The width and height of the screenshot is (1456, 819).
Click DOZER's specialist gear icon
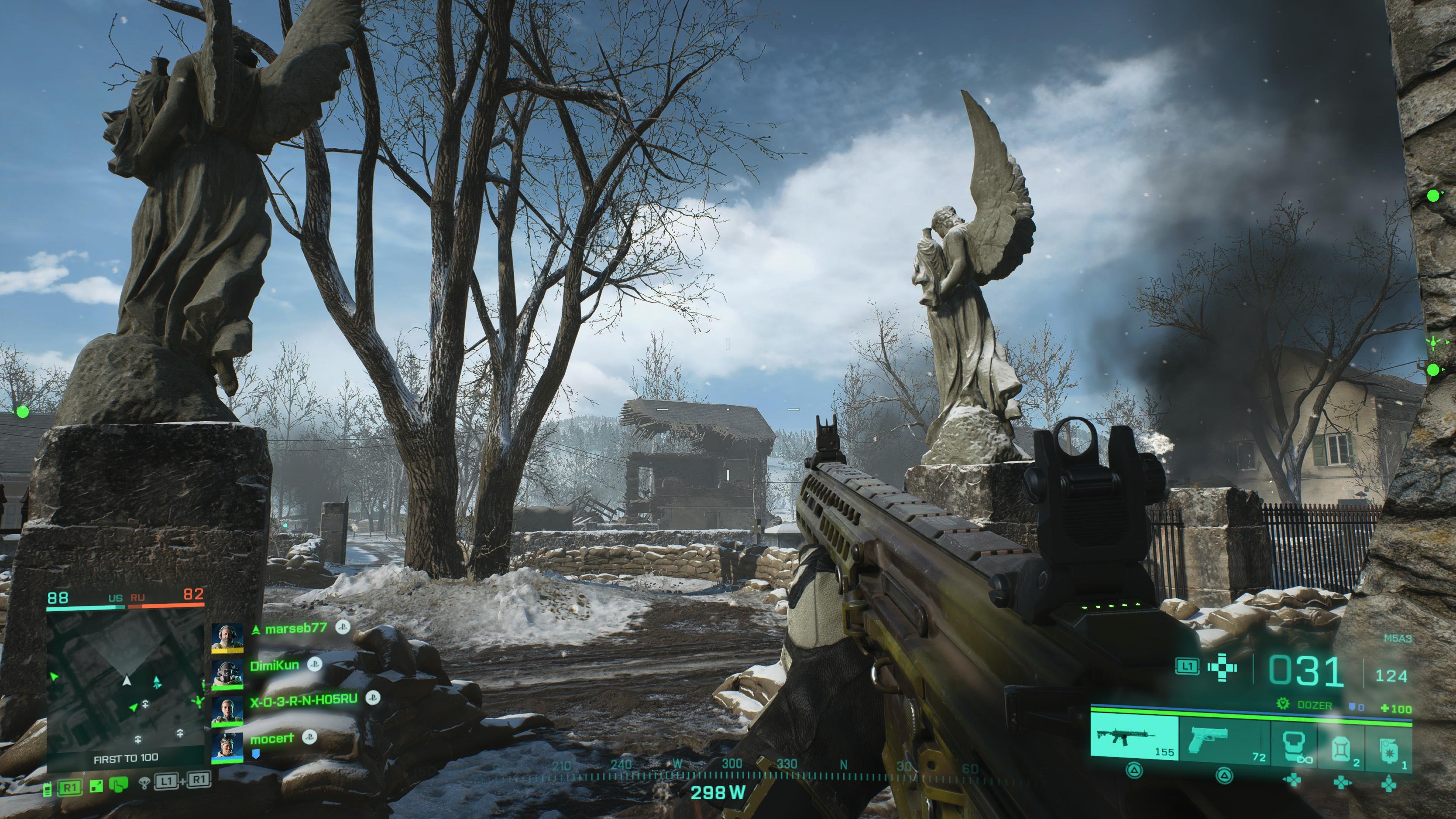pos(1283,703)
